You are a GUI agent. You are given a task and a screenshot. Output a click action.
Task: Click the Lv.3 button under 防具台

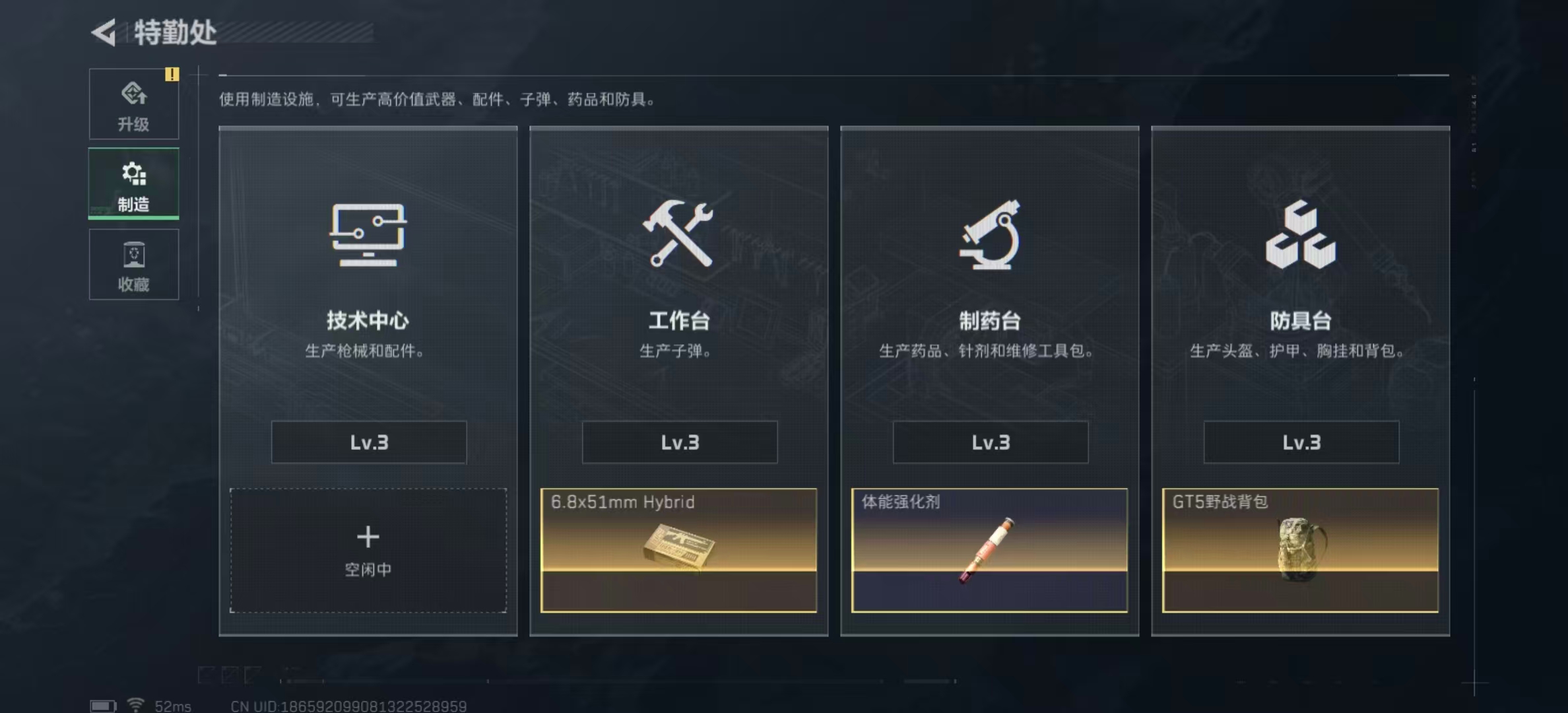point(1300,442)
